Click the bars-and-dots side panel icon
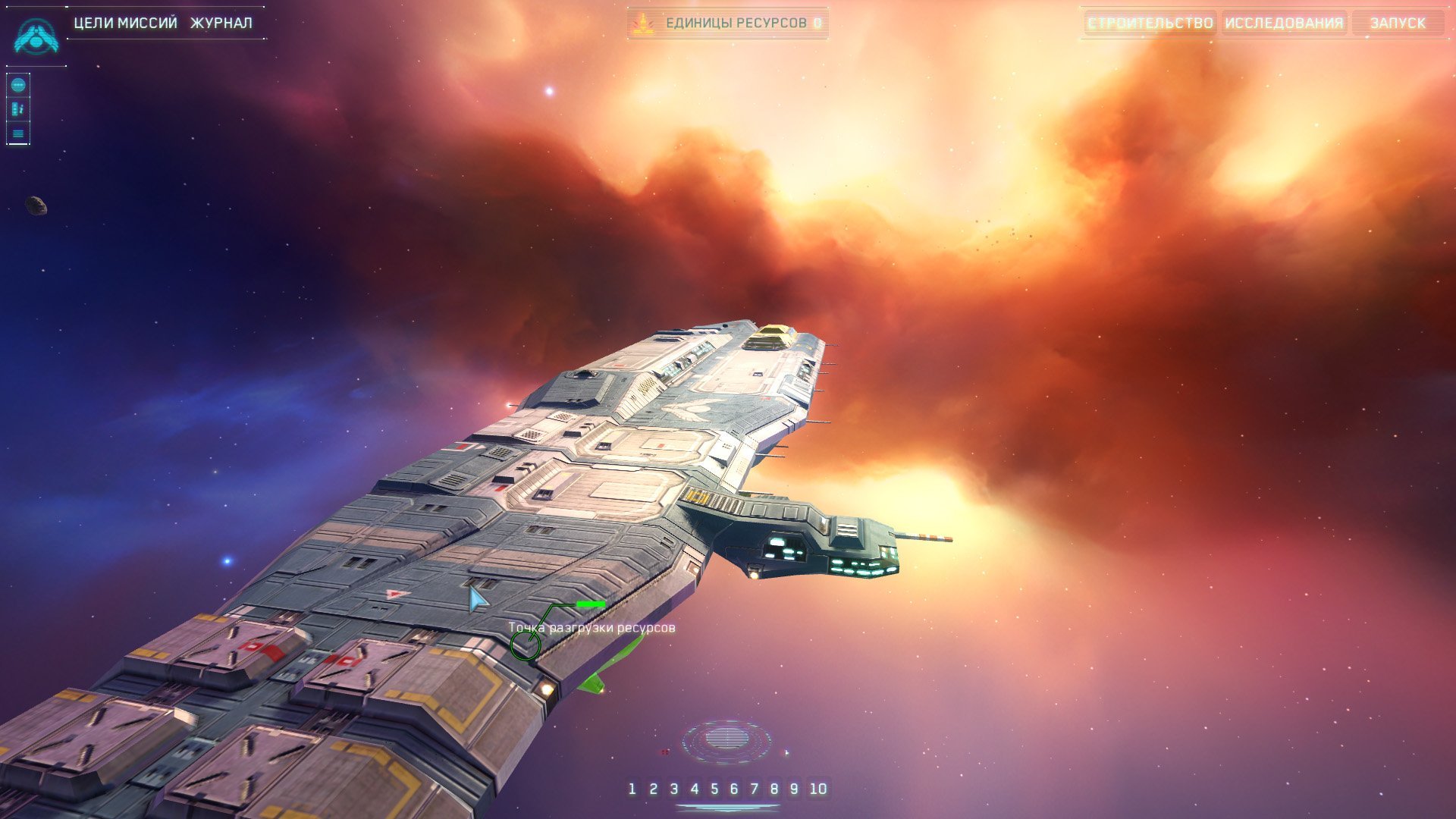This screenshot has width=1456, height=819. coord(18,109)
